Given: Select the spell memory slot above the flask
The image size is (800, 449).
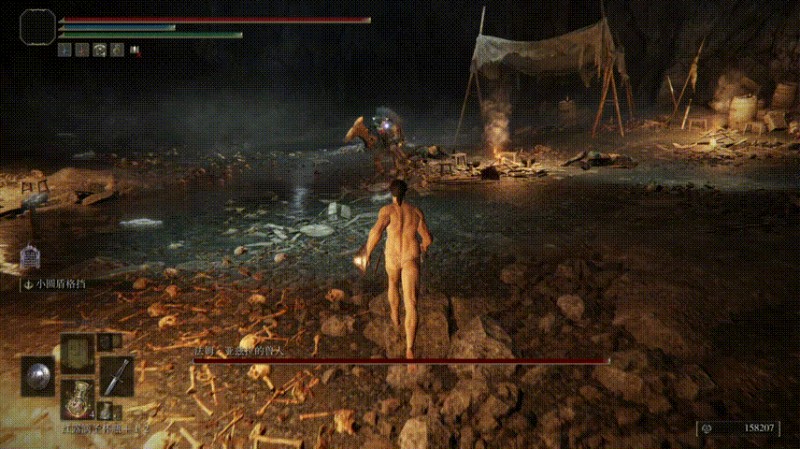Looking at the screenshot, I should click(x=77, y=353).
